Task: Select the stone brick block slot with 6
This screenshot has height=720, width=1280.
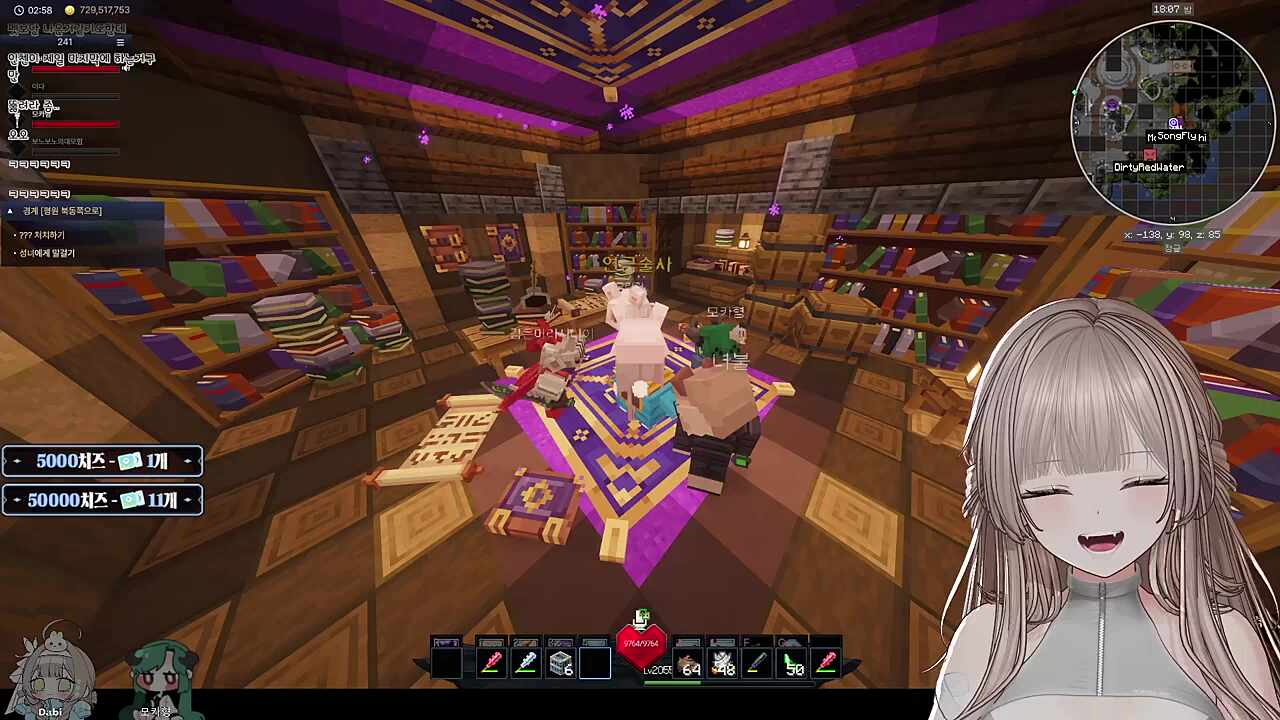Action: coord(560,662)
